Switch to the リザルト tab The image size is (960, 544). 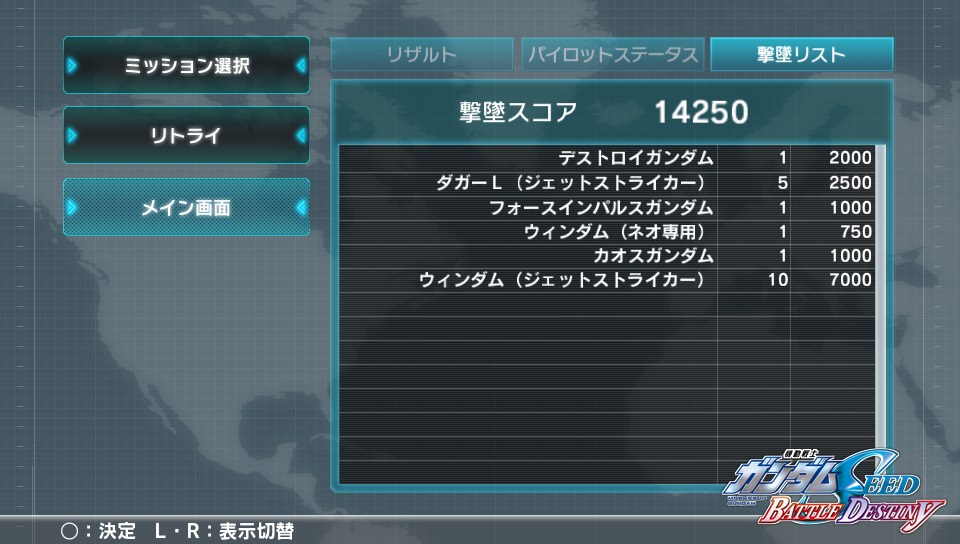pos(421,55)
